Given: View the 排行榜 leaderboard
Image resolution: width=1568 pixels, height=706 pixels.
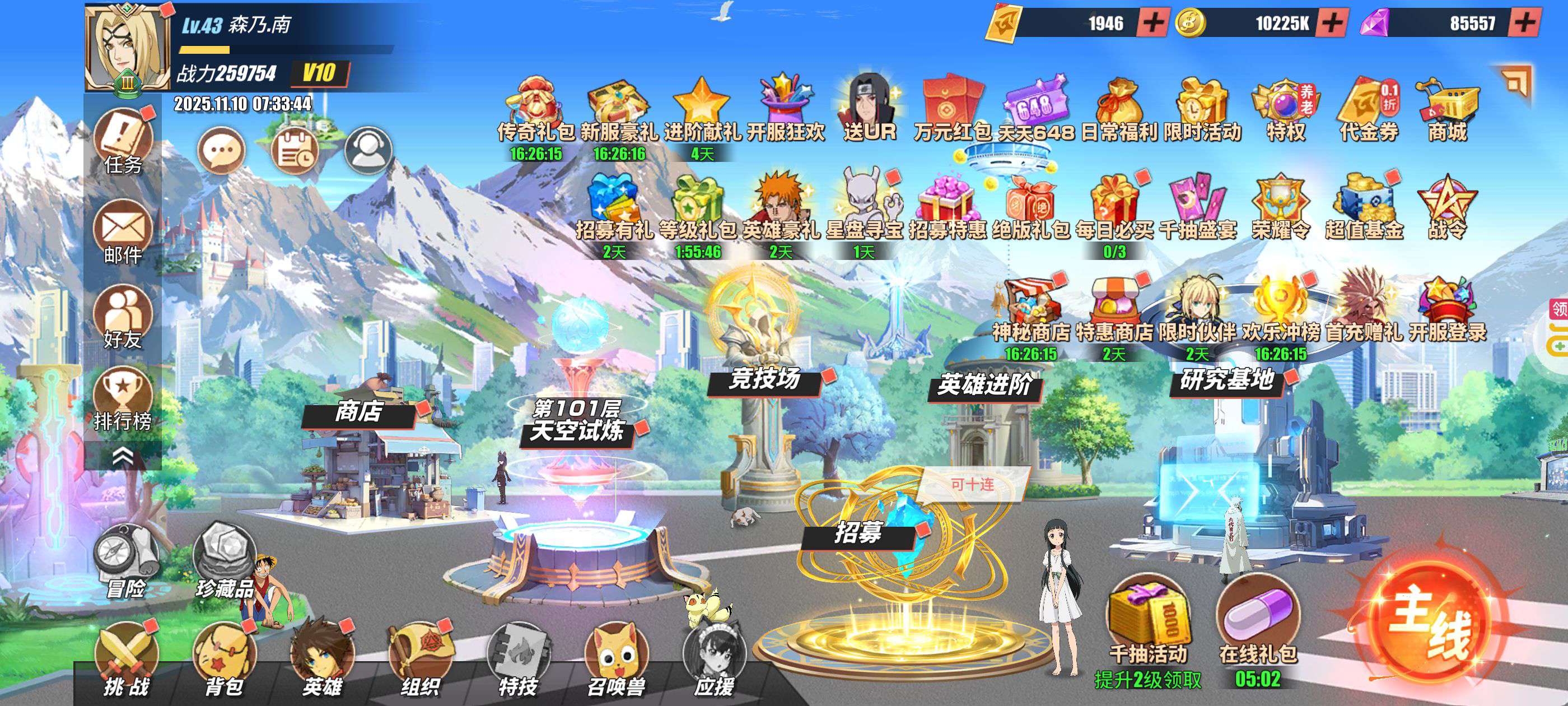Looking at the screenshot, I should pos(123,399).
